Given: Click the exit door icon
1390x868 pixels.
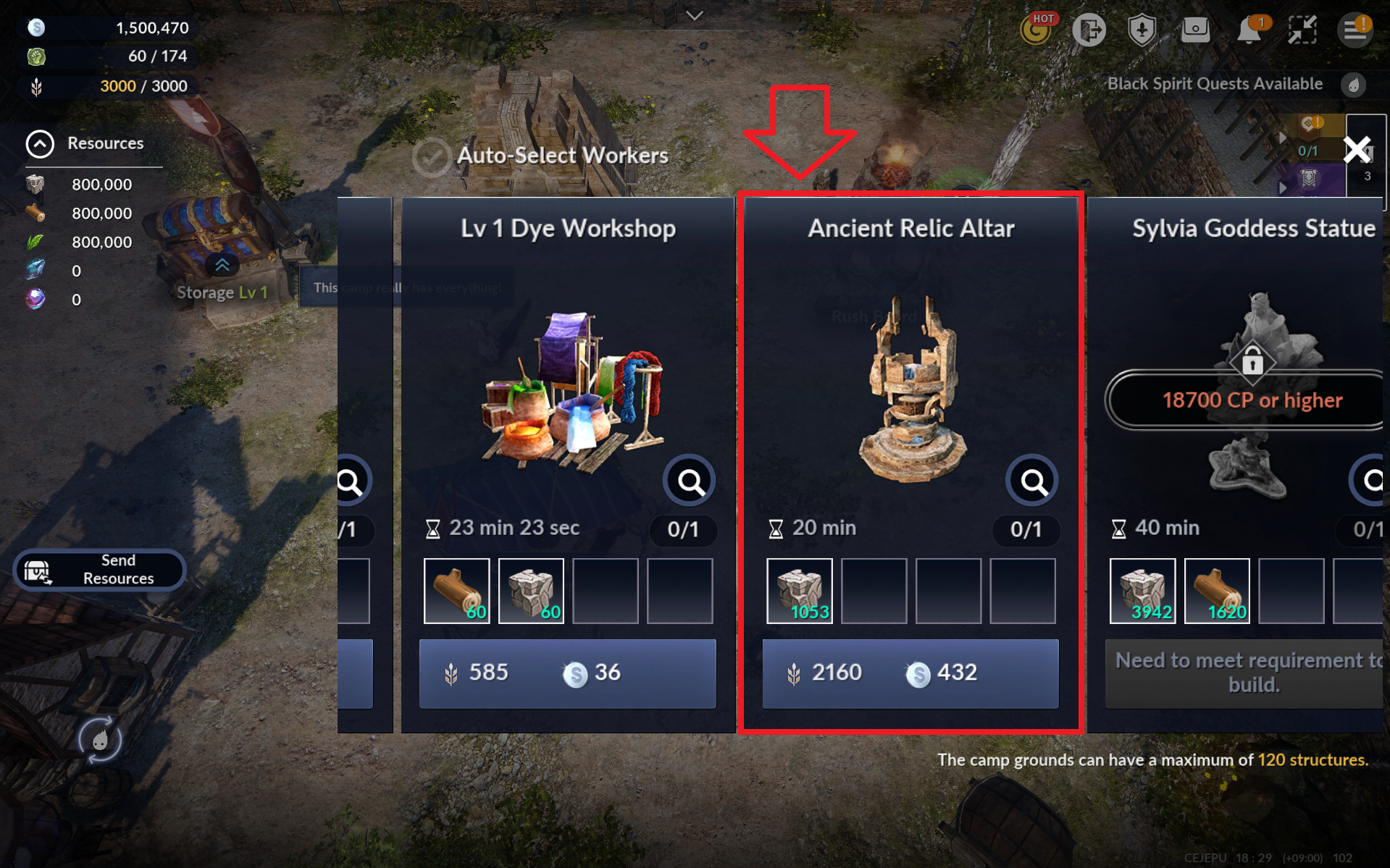Looking at the screenshot, I should click(x=1089, y=30).
